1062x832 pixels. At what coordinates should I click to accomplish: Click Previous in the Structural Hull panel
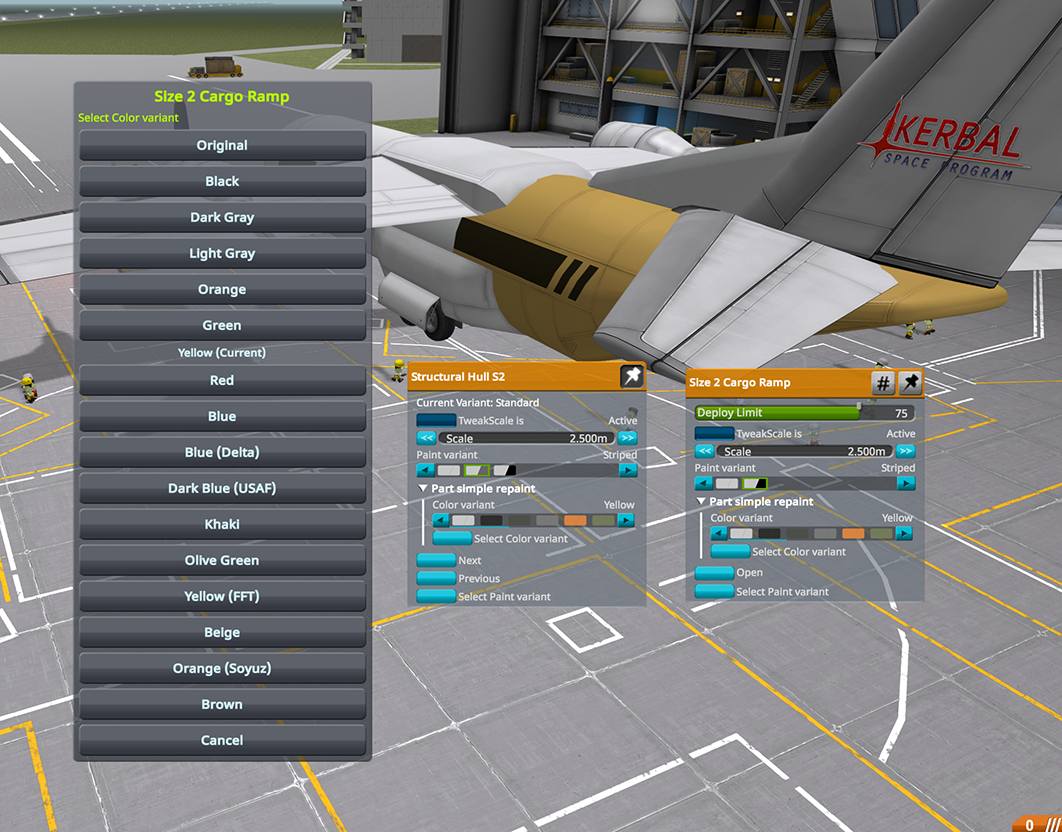tap(436, 578)
